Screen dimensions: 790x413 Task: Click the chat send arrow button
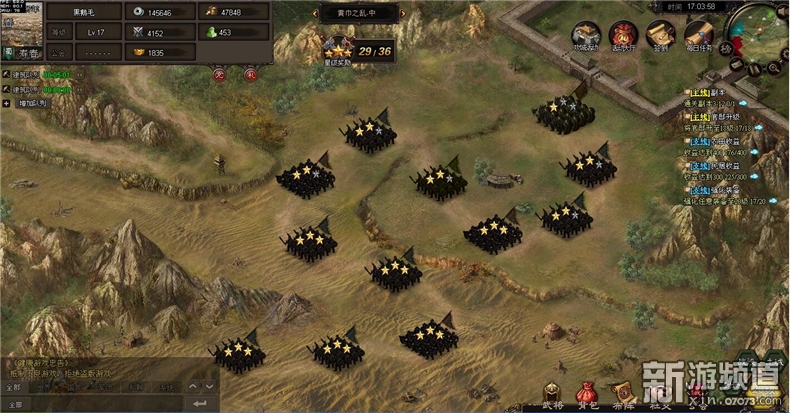click(x=200, y=404)
